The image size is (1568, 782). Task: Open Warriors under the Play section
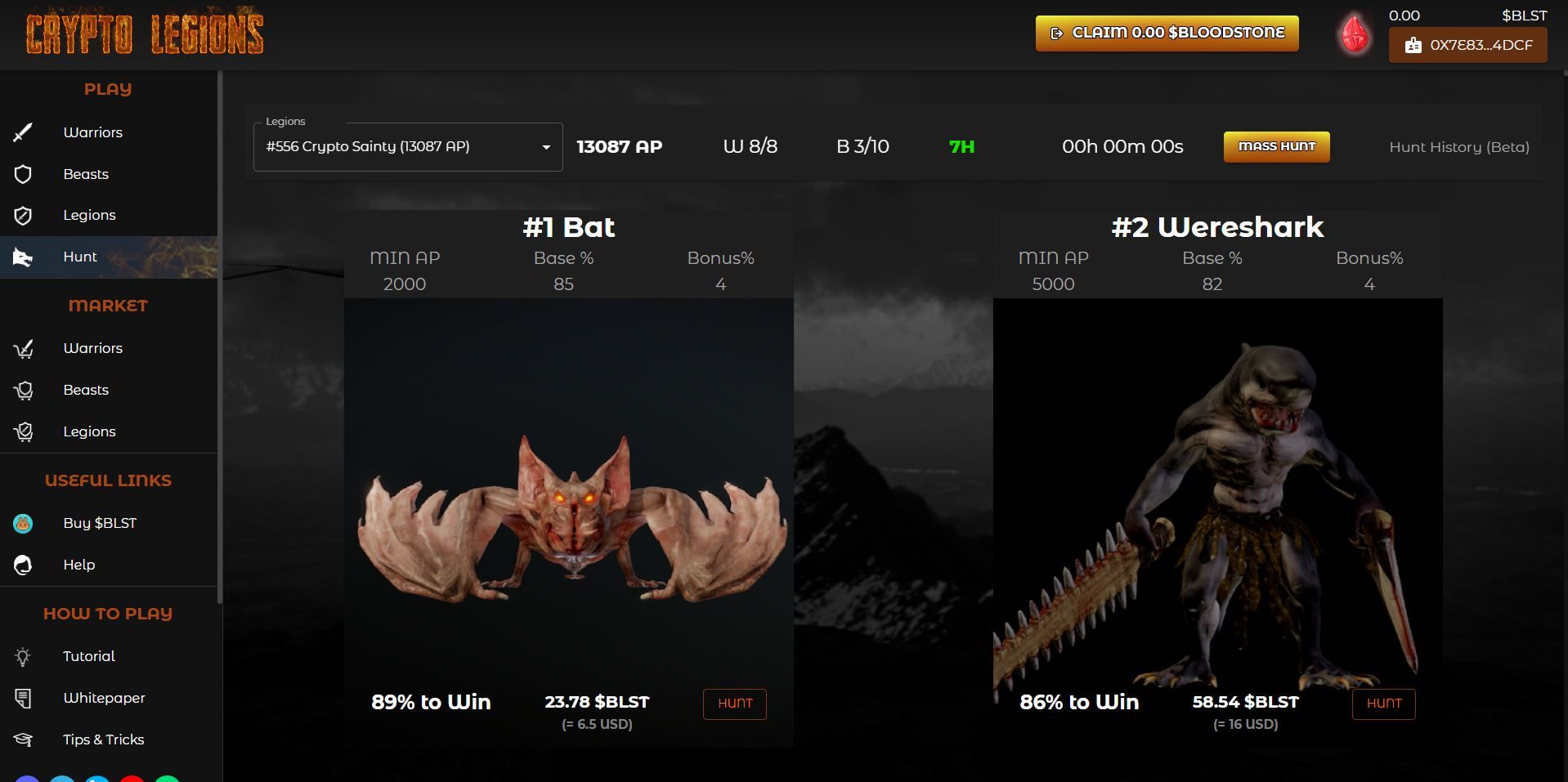pyautogui.click(x=92, y=132)
